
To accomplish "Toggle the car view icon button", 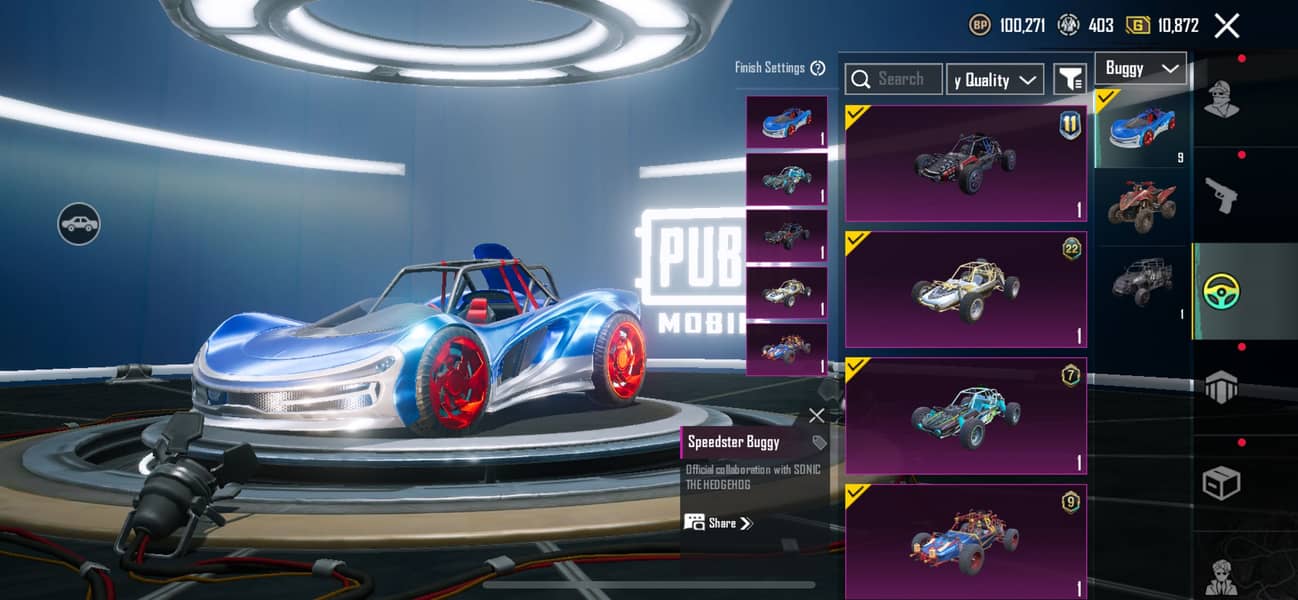I will coord(79,223).
